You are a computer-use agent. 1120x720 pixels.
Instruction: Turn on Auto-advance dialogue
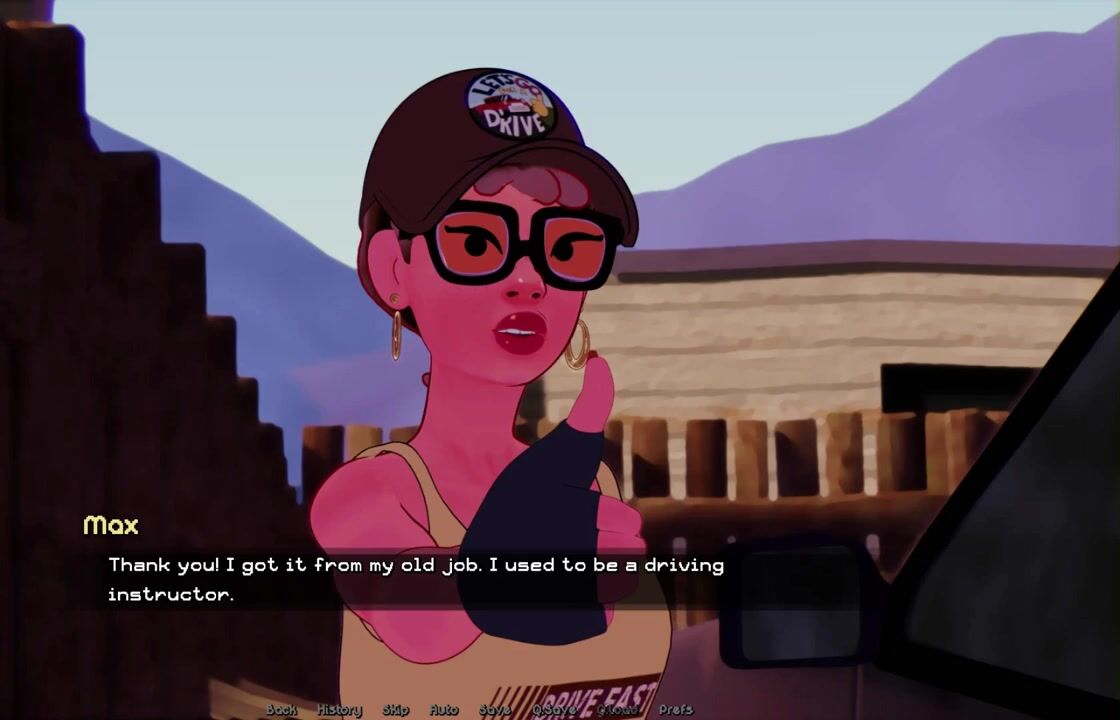tap(444, 709)
